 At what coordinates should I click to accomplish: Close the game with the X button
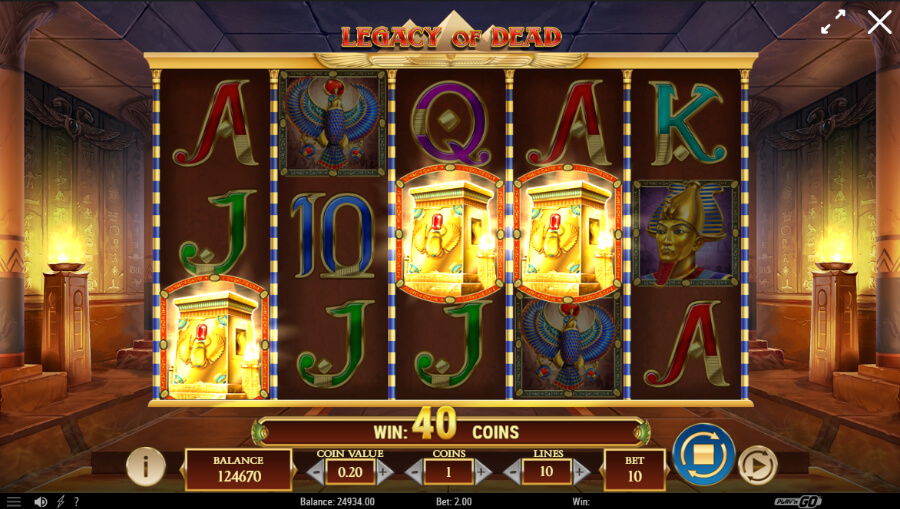click(x=879, y=22)
